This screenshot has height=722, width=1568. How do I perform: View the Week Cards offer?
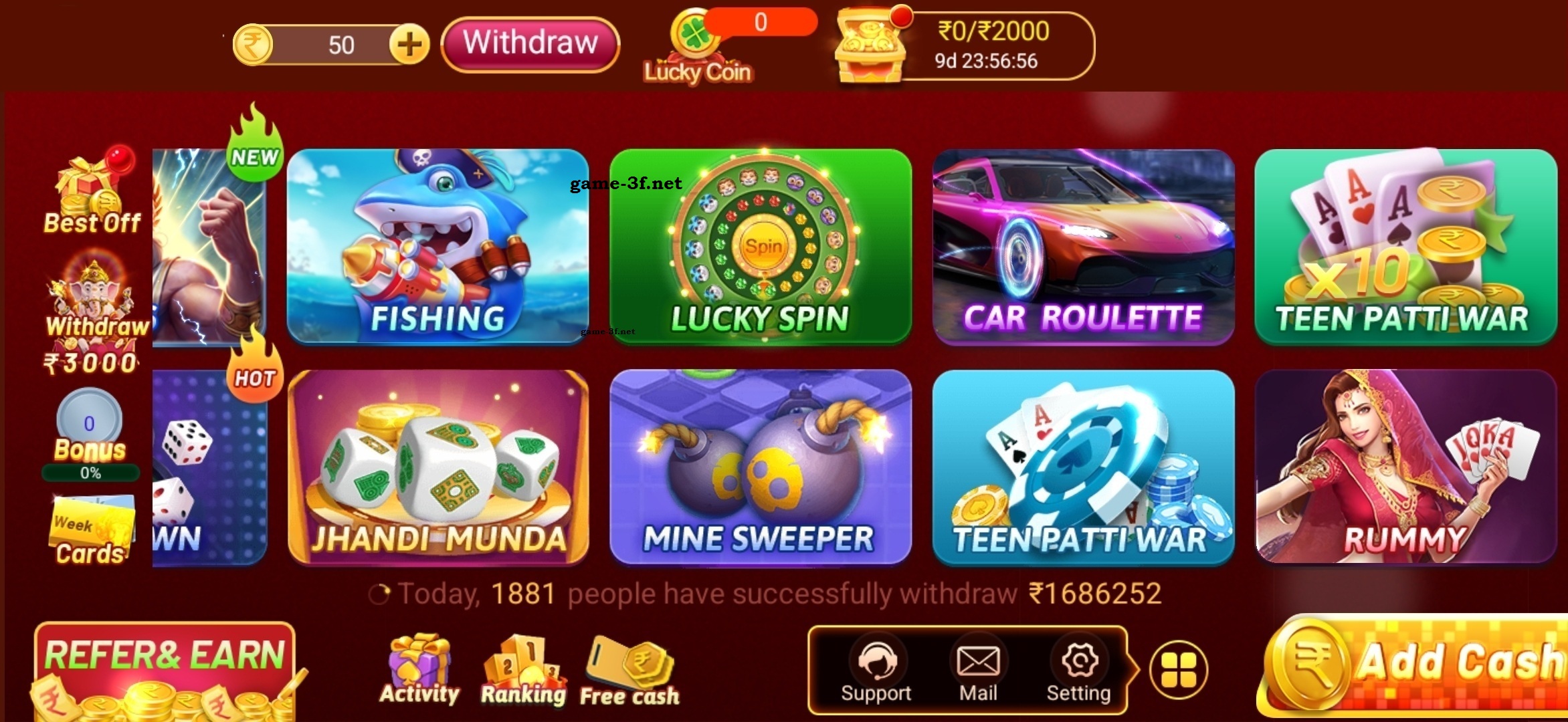(91, 531)
